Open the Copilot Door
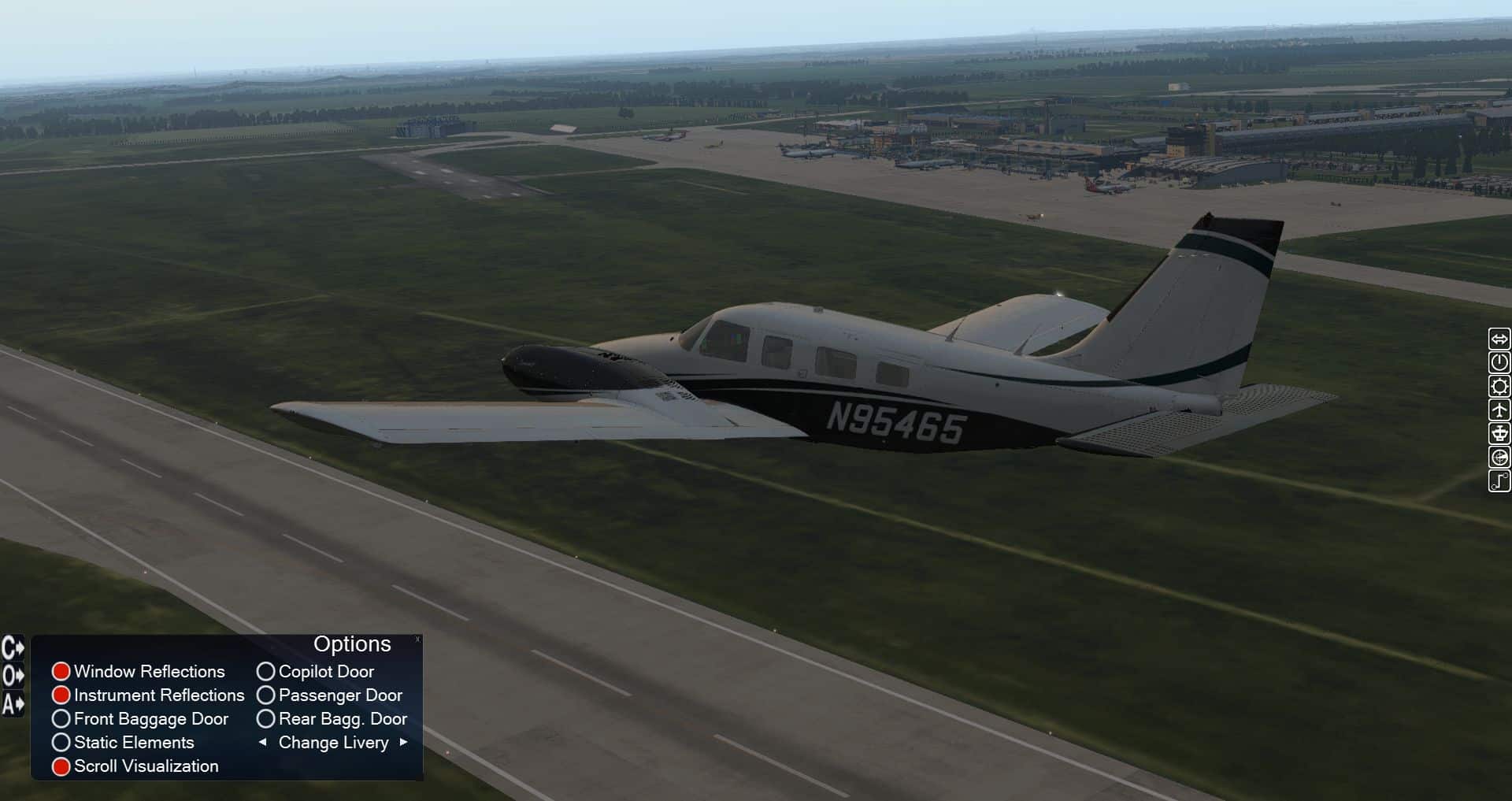 click(x=266, y=672)
